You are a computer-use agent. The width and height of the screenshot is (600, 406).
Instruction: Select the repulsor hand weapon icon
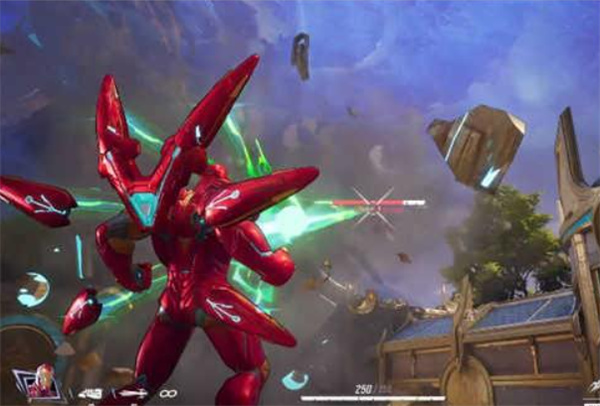91,394
